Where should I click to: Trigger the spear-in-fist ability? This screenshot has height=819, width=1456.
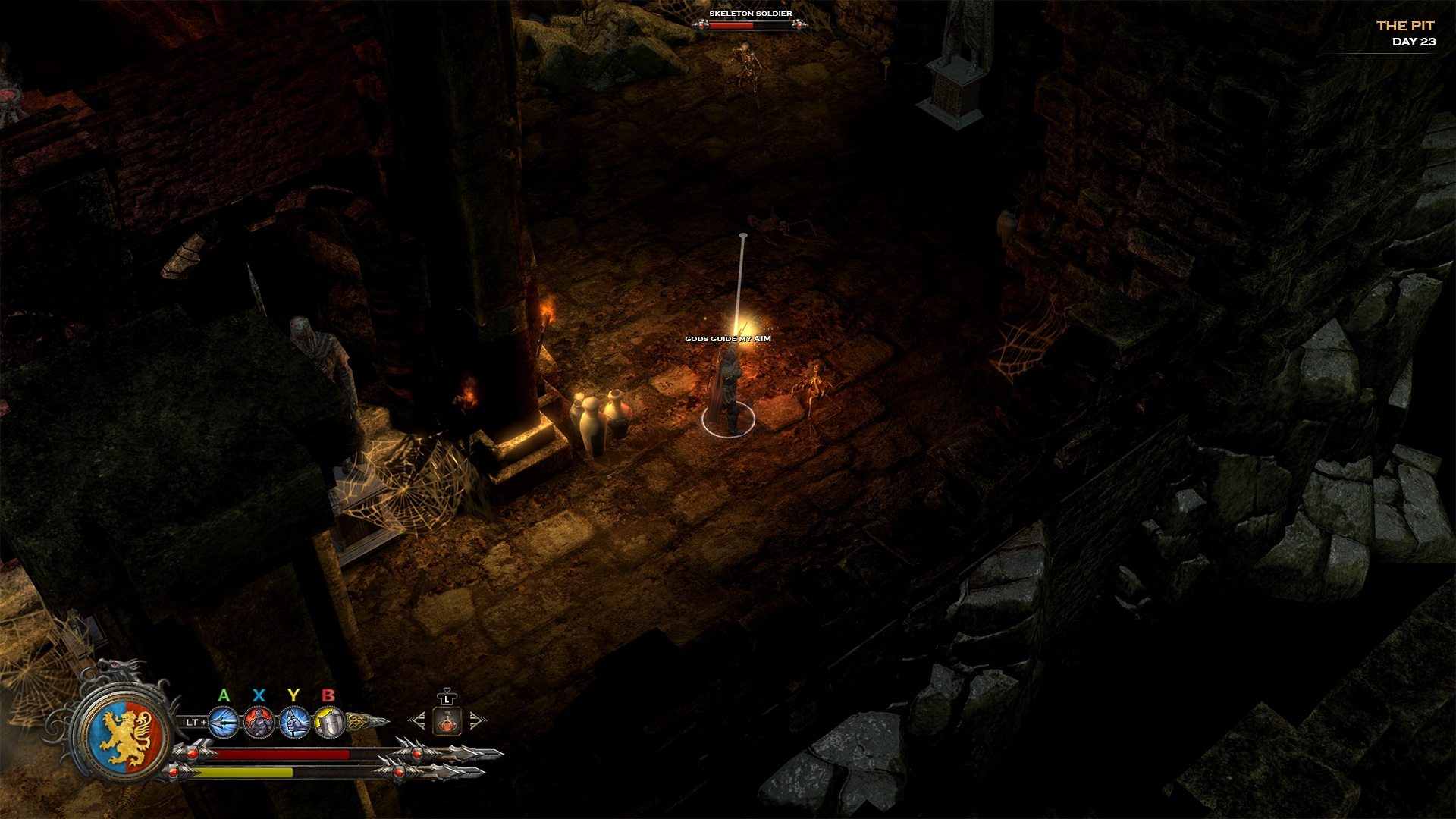[x=295, y=722]
